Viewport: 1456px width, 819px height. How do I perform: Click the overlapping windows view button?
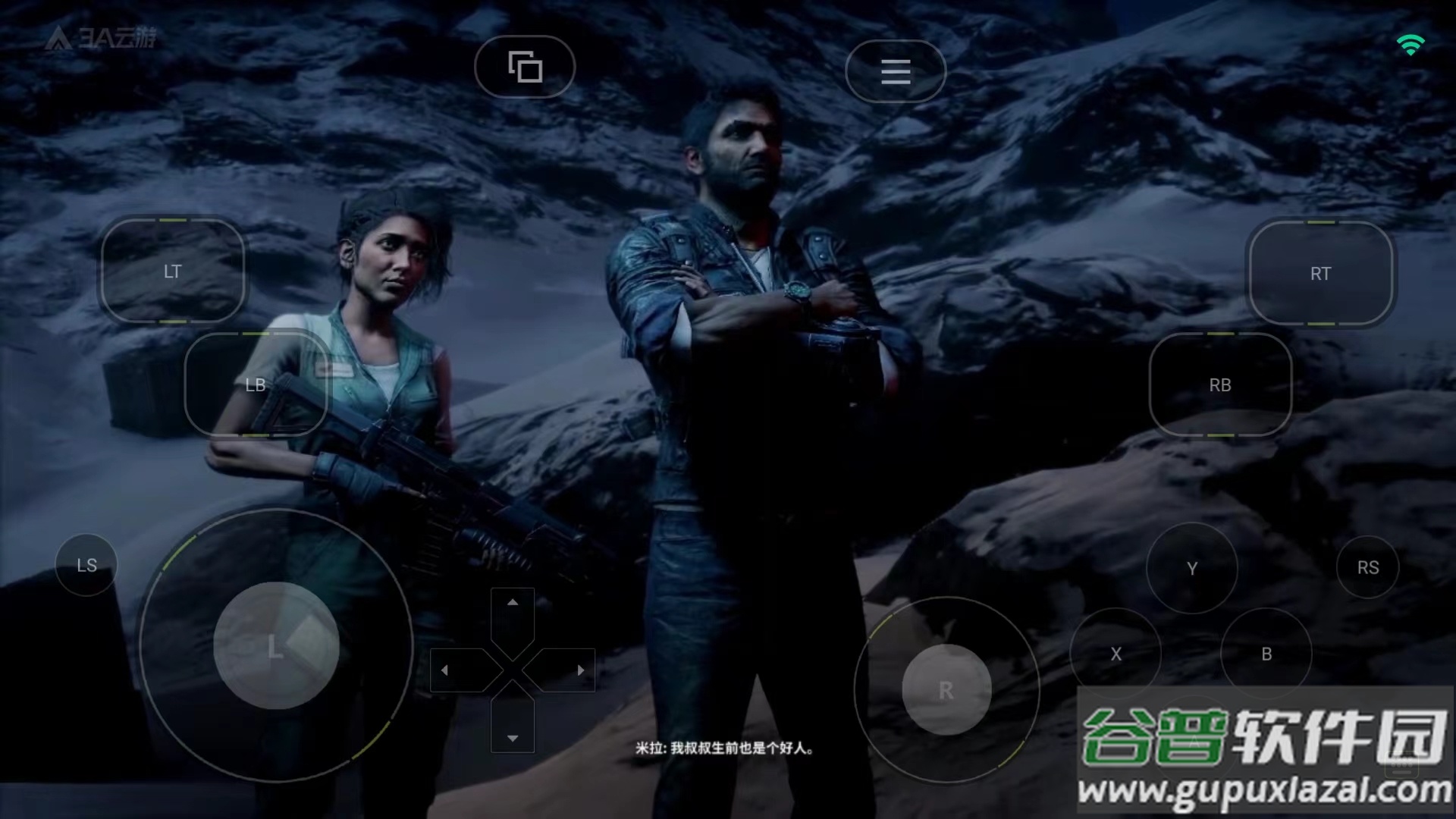(x=525, y=67)
